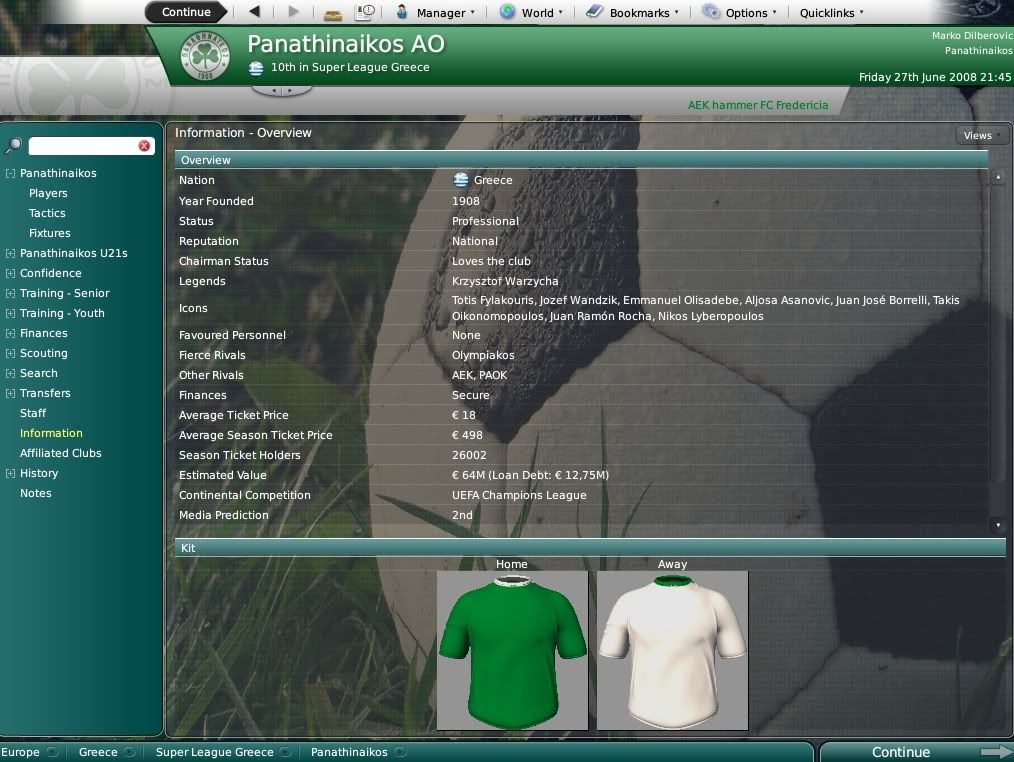Open the Tactics section
Screen dimensions: 1014x762
[47, 213]
